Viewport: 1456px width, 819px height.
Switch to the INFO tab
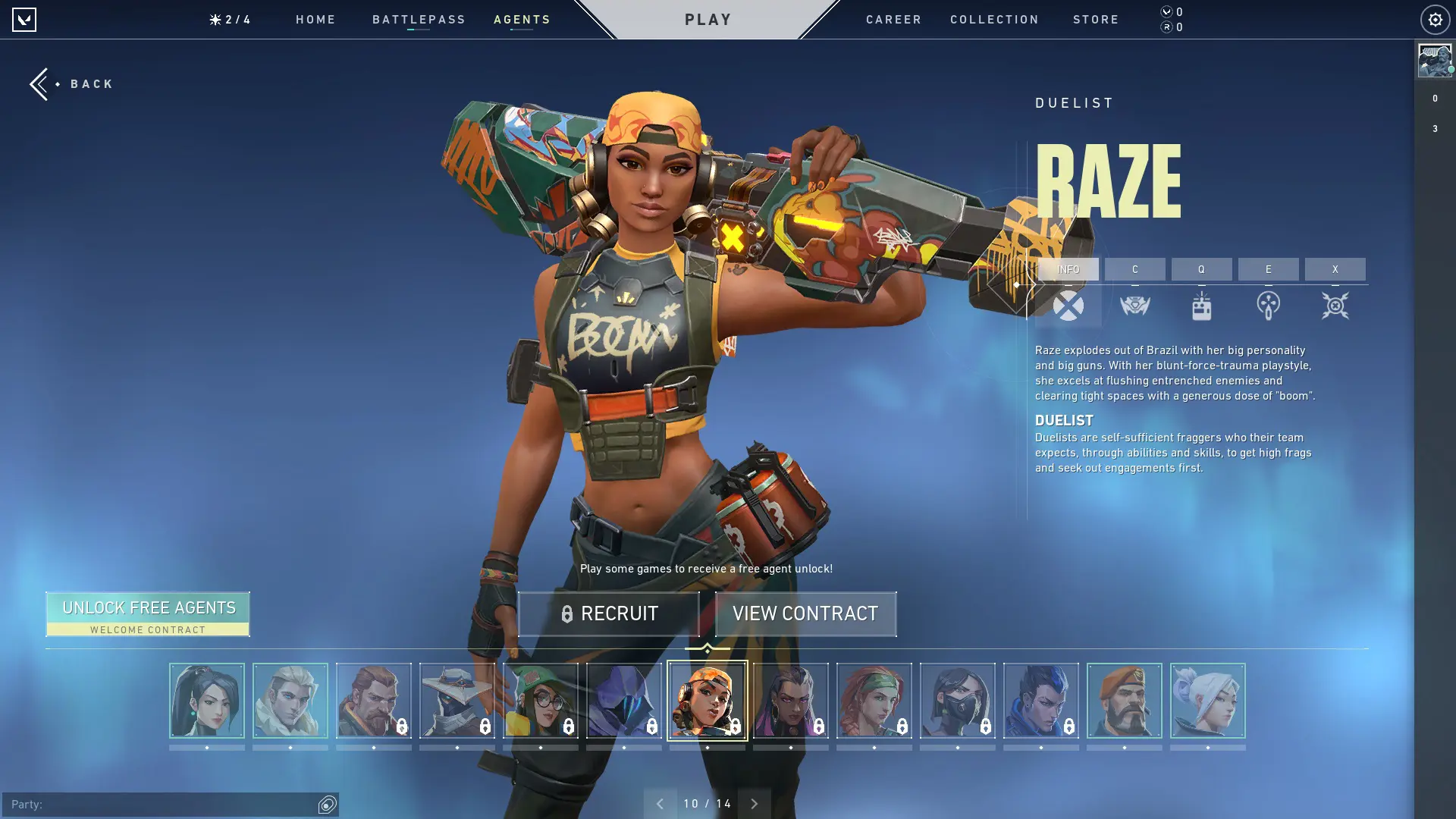[x=1069, y=269]
